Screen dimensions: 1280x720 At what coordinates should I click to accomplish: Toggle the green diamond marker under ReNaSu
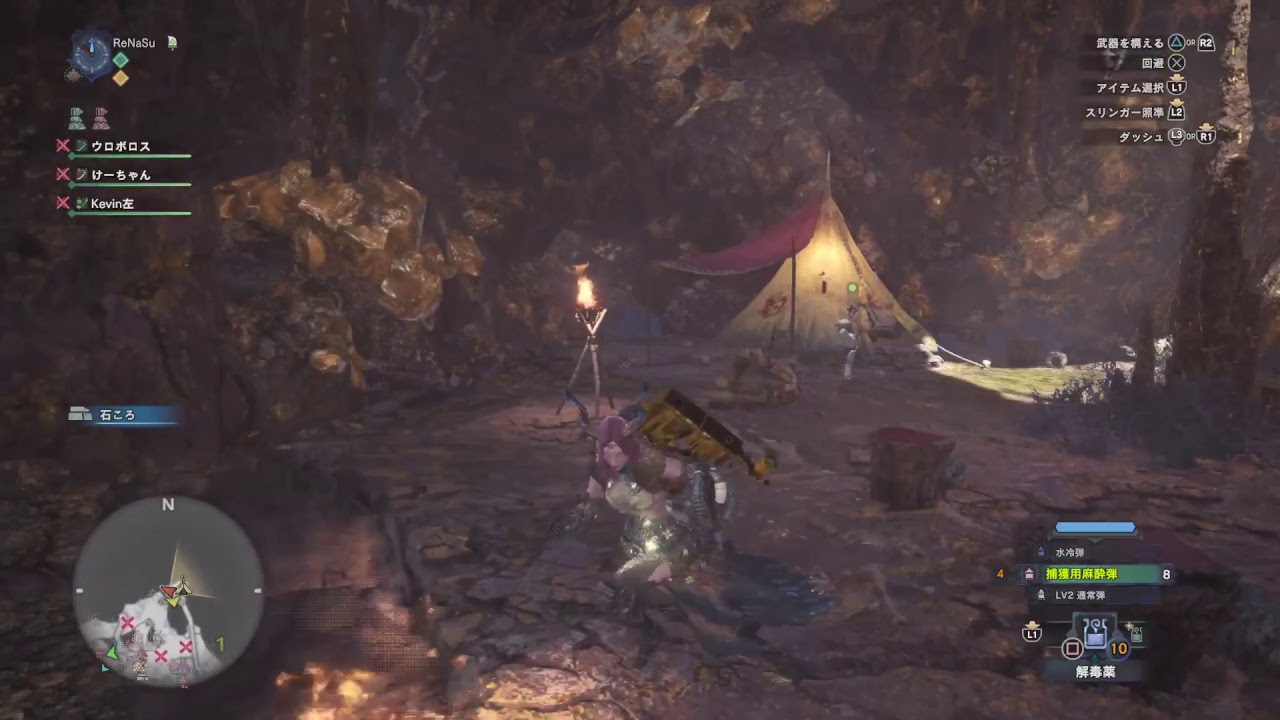122,59
